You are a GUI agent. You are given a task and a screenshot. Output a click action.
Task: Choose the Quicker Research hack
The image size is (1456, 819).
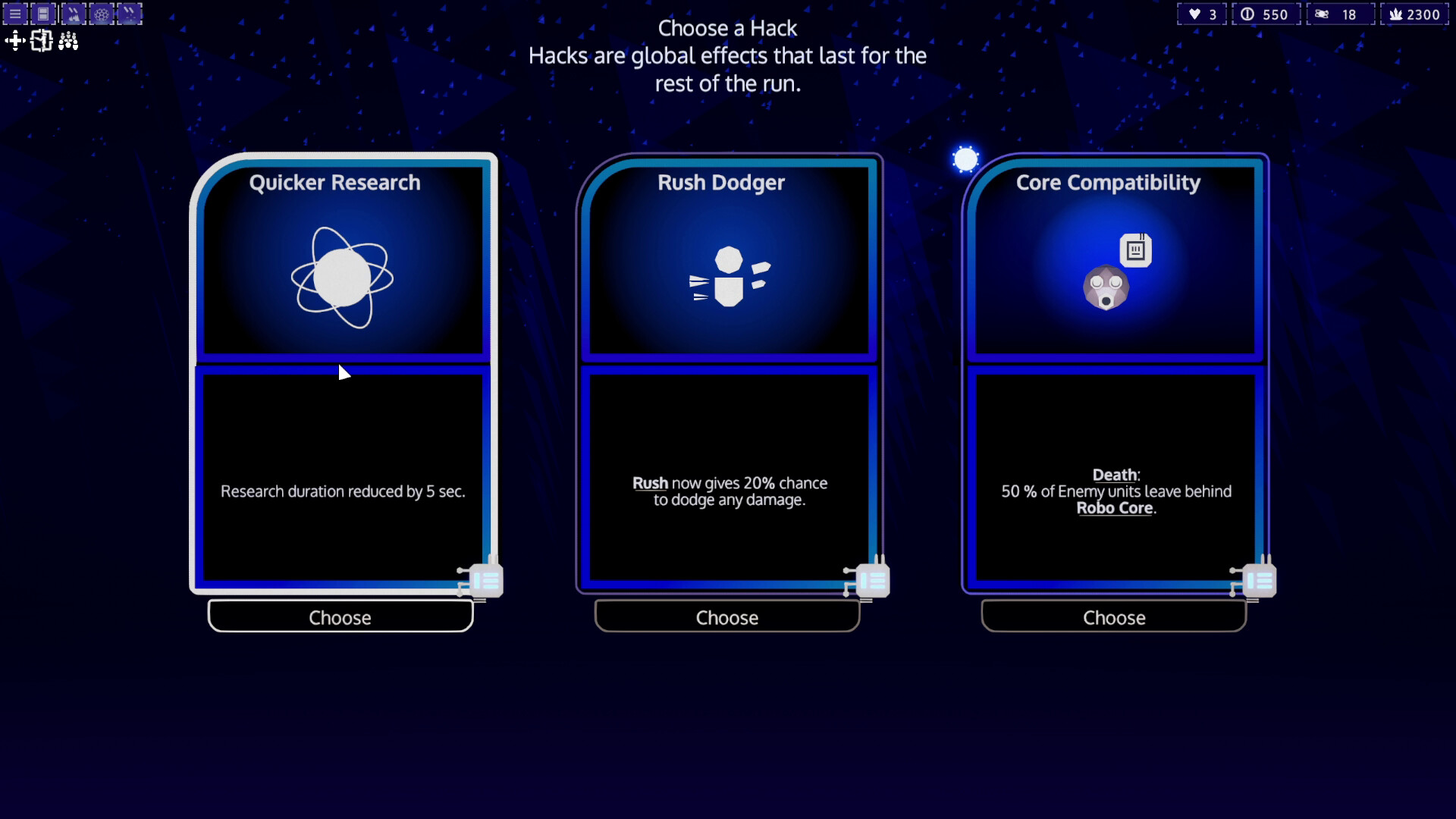pyautogui.click(x=340, y=617)
